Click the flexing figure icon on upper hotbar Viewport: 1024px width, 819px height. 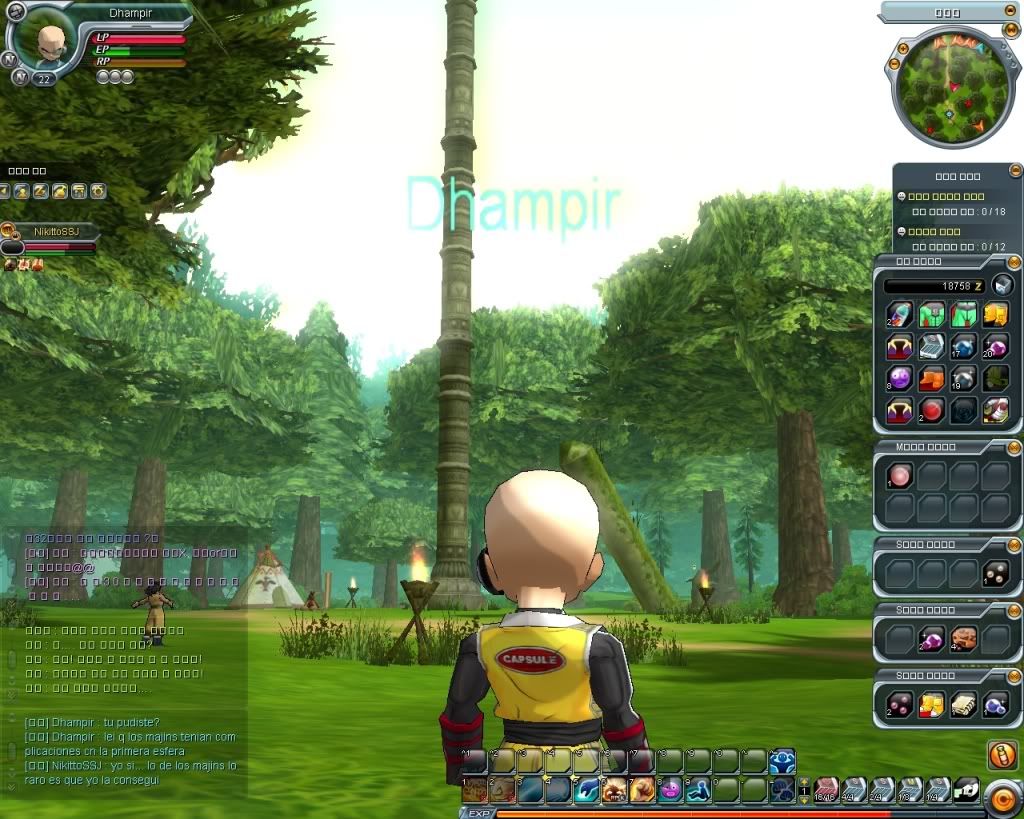coord(782,761)
